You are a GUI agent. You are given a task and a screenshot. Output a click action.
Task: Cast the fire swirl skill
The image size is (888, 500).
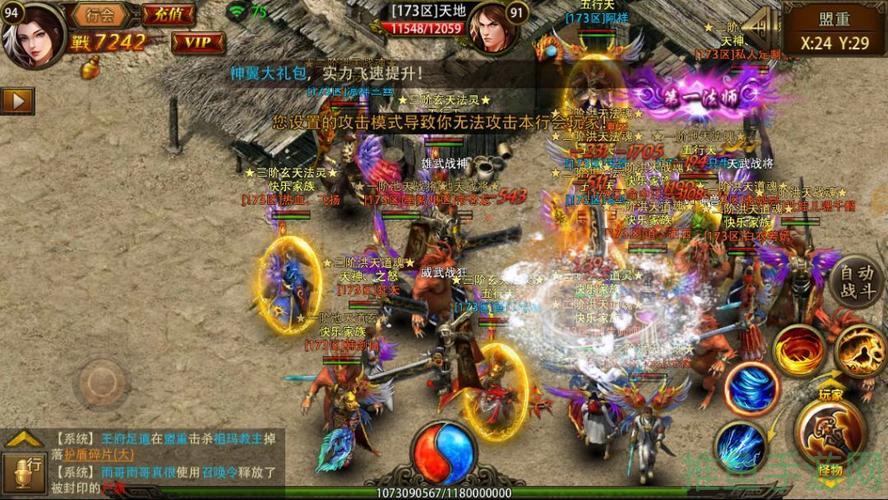(799, 352)
